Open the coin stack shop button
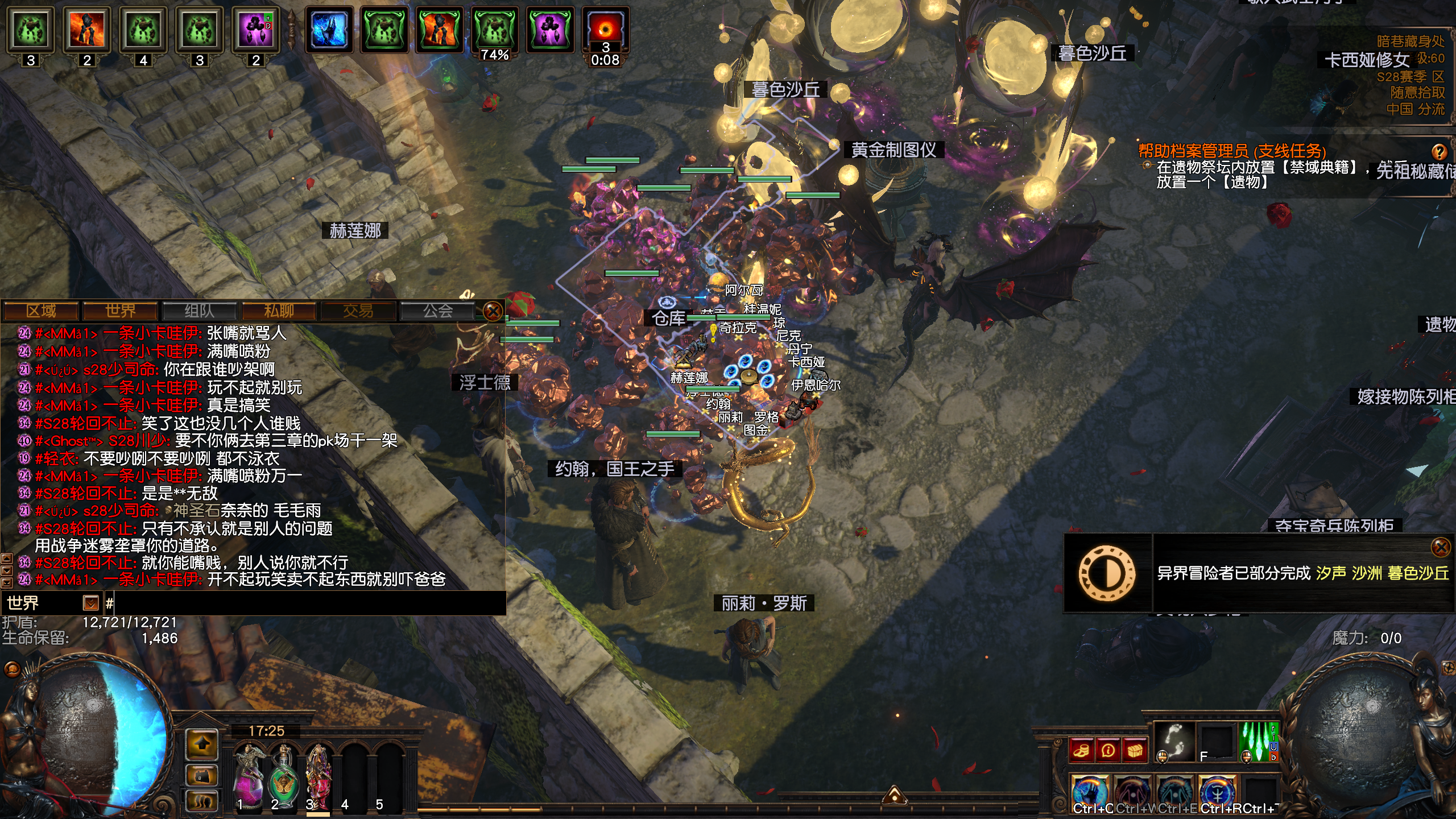Screen dimensions: 1456x819 tap(1081, 751)
